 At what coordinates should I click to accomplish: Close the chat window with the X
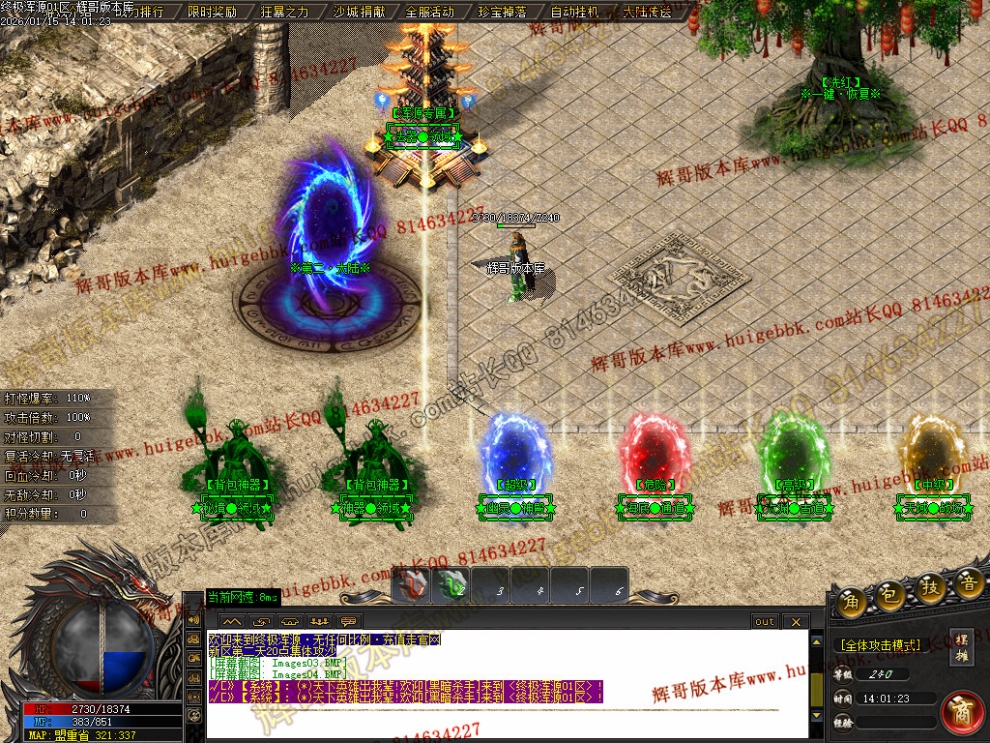pos(795,621)
